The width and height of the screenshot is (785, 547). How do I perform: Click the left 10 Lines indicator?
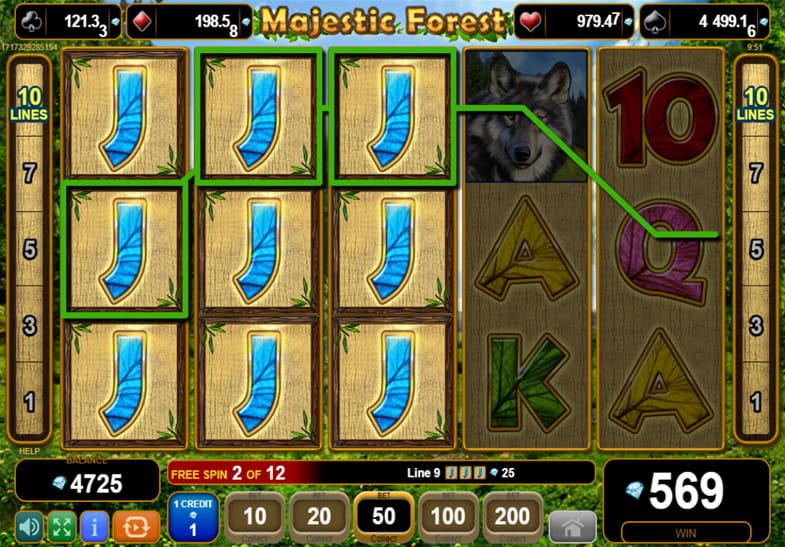(29, 104)
